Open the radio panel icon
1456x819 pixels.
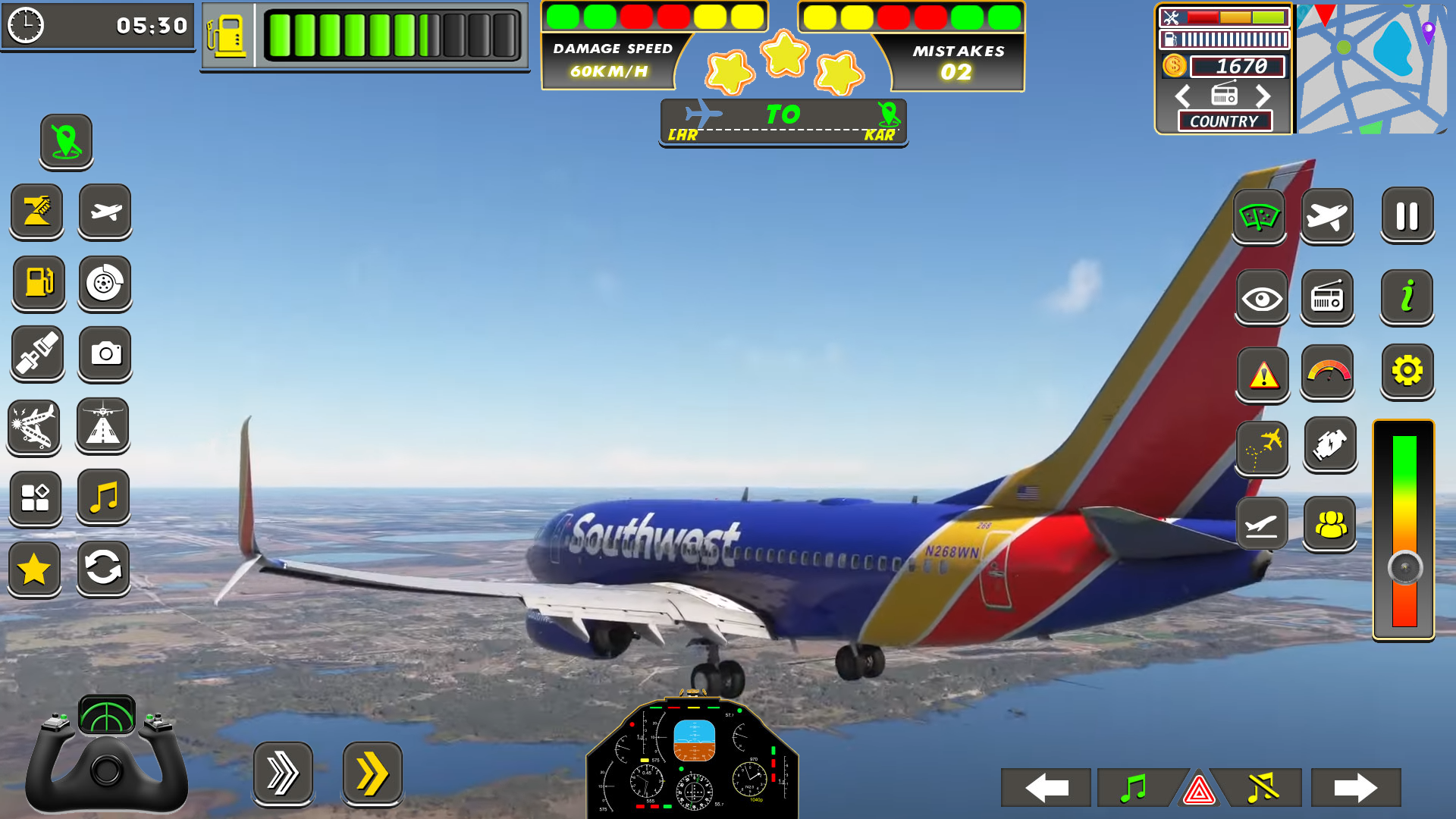1328,297
